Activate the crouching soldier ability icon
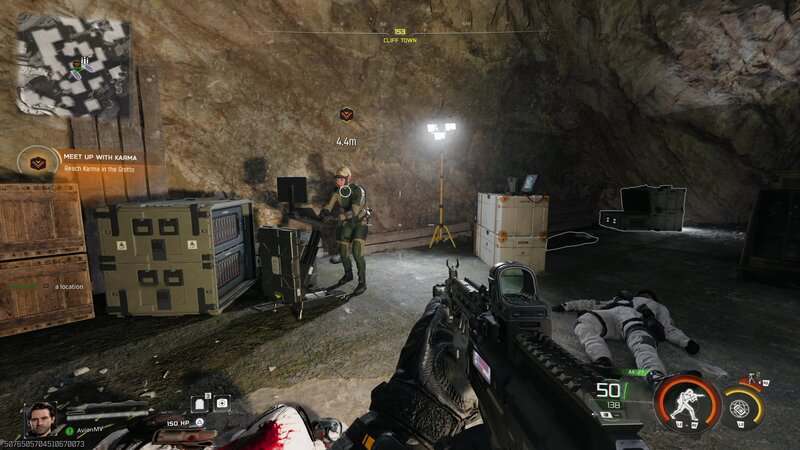Screen dimensions: 800x450 (x=688, y=403)
